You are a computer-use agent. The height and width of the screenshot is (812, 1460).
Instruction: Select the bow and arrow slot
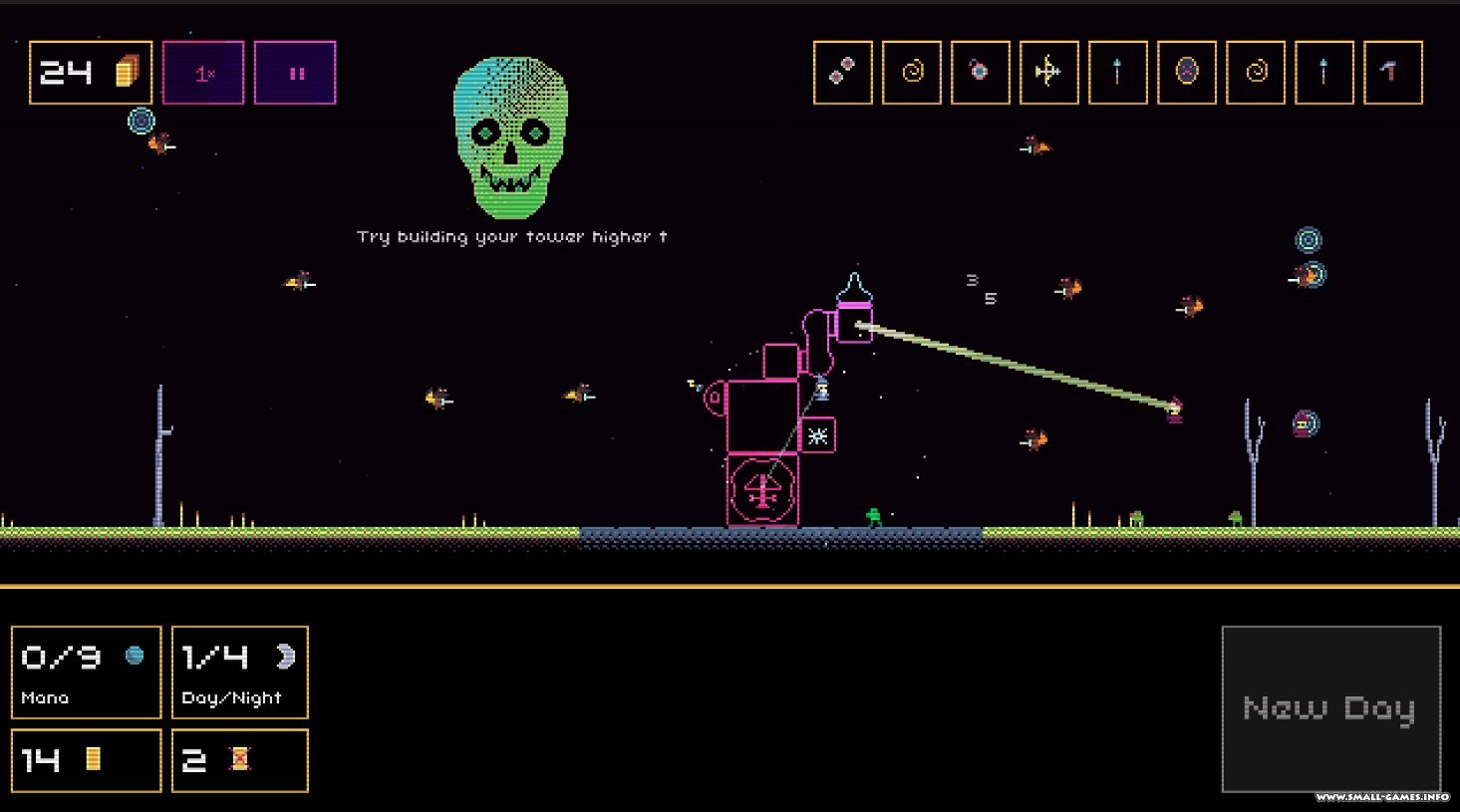pyautogui.click(x=1048, y=72)
